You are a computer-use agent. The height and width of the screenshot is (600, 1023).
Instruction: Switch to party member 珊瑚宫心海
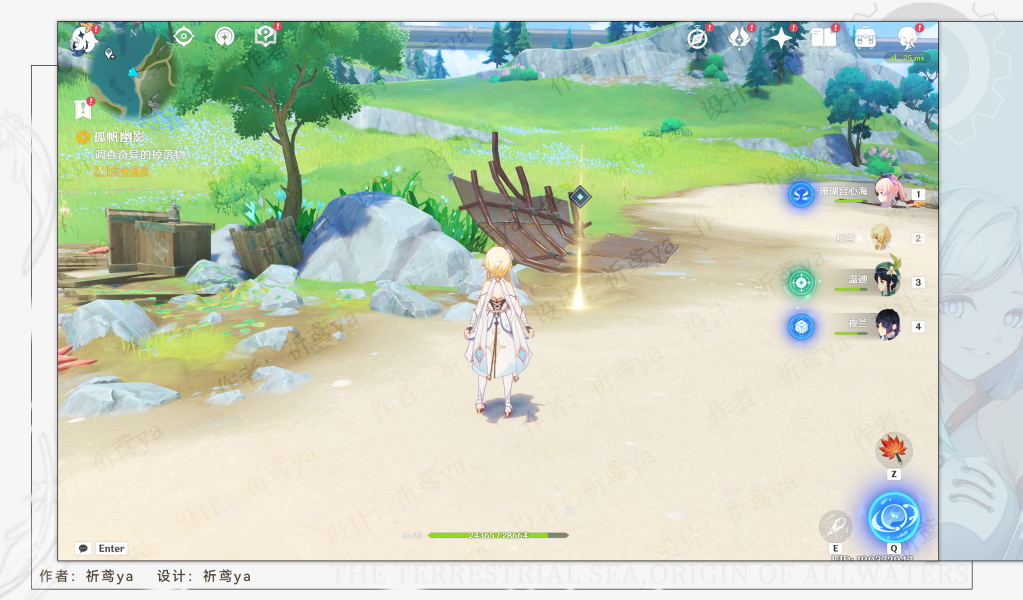883,193
